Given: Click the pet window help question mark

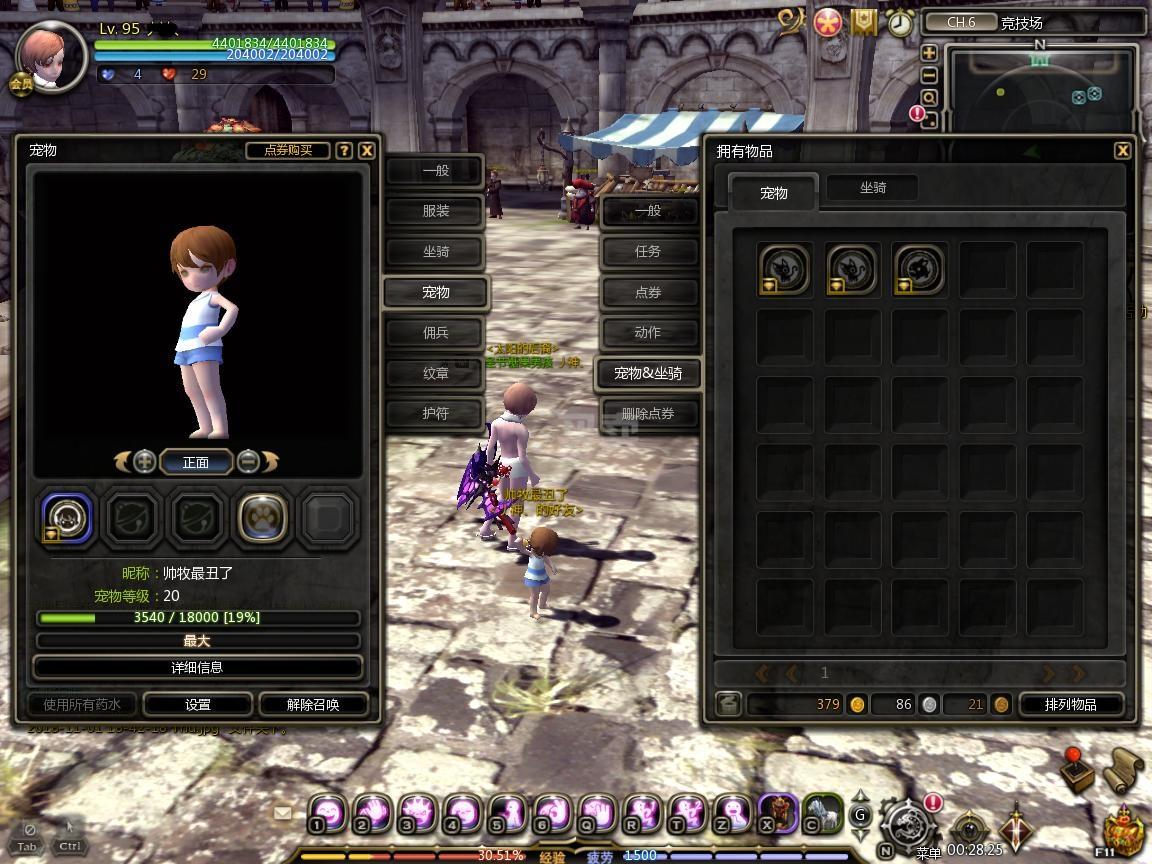Looking at the screenshot, I should coord(344,150).
